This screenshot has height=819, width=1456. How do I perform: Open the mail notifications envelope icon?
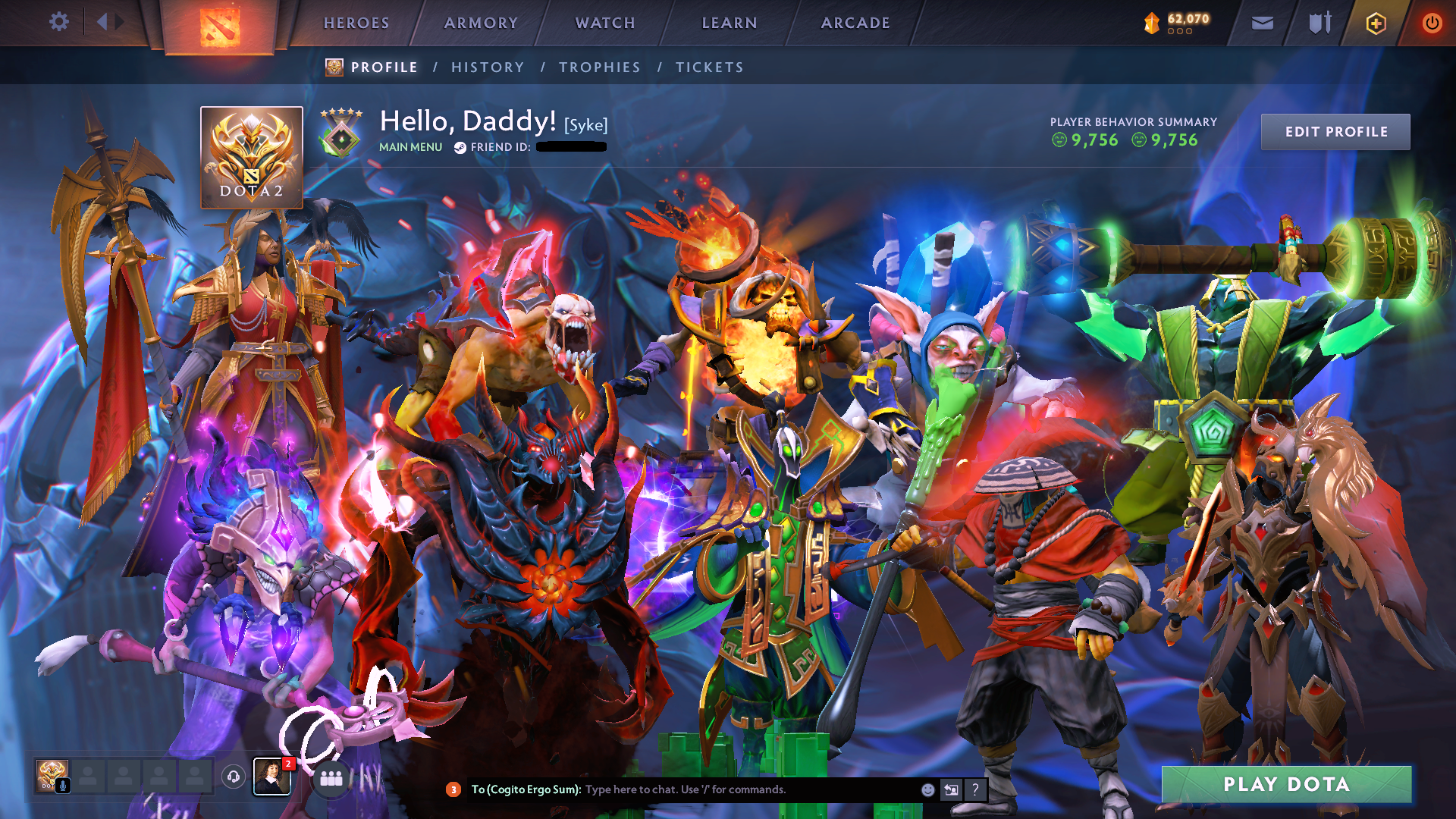click(x=1261, y=22)
